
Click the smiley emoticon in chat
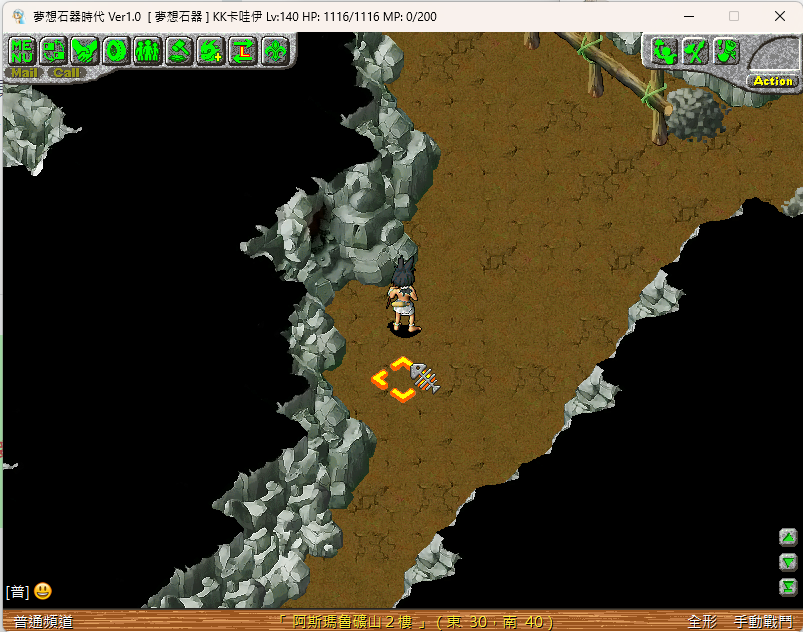[43, 592]
